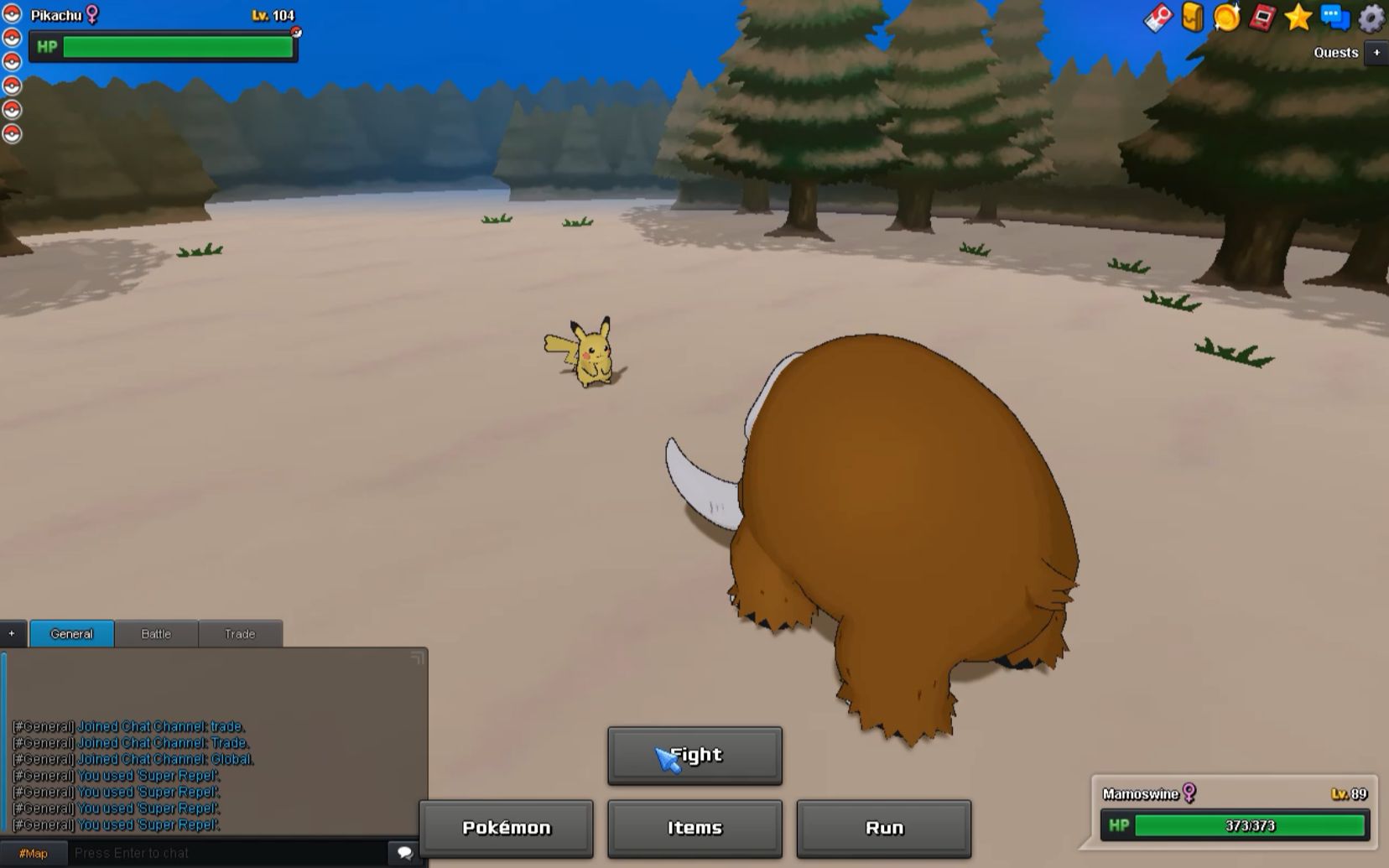Switch to the Trade chat tab
Viewport: 1389px width, 868px height.
tap(239, 634)
